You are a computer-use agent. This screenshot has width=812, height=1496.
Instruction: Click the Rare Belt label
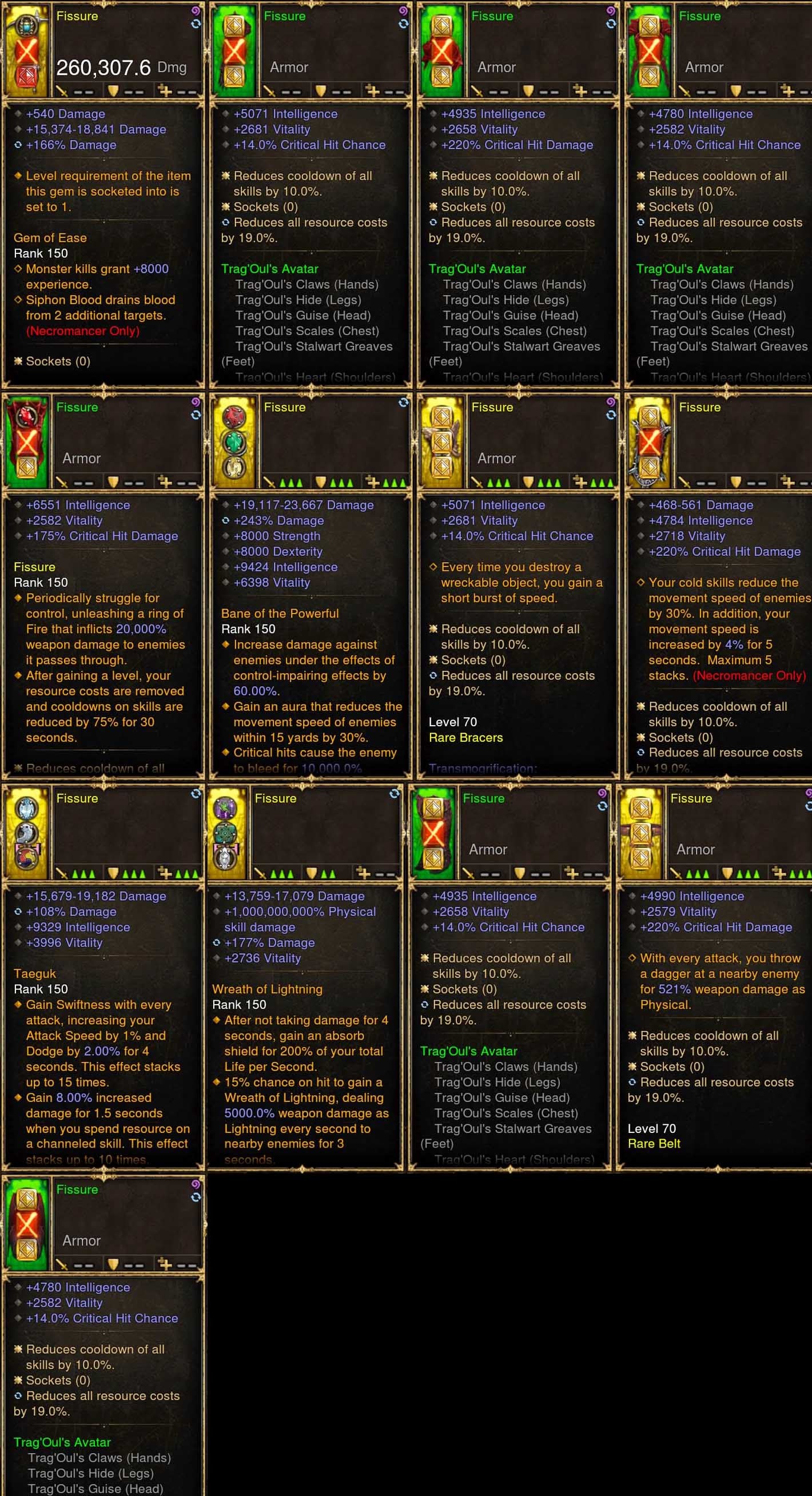(655, 1143)
